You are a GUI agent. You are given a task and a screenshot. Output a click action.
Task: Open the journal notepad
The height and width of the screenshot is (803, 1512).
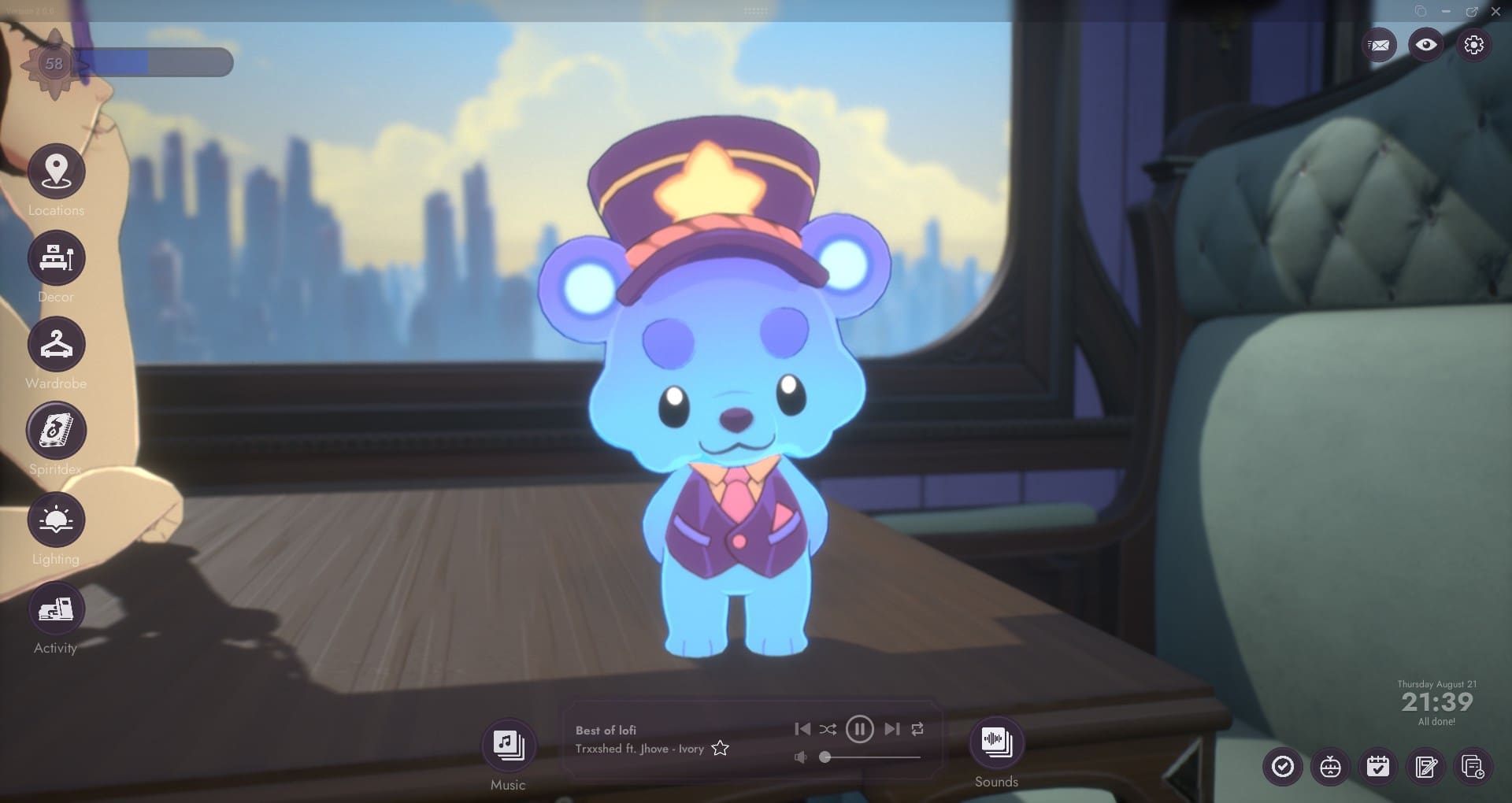1427,766
